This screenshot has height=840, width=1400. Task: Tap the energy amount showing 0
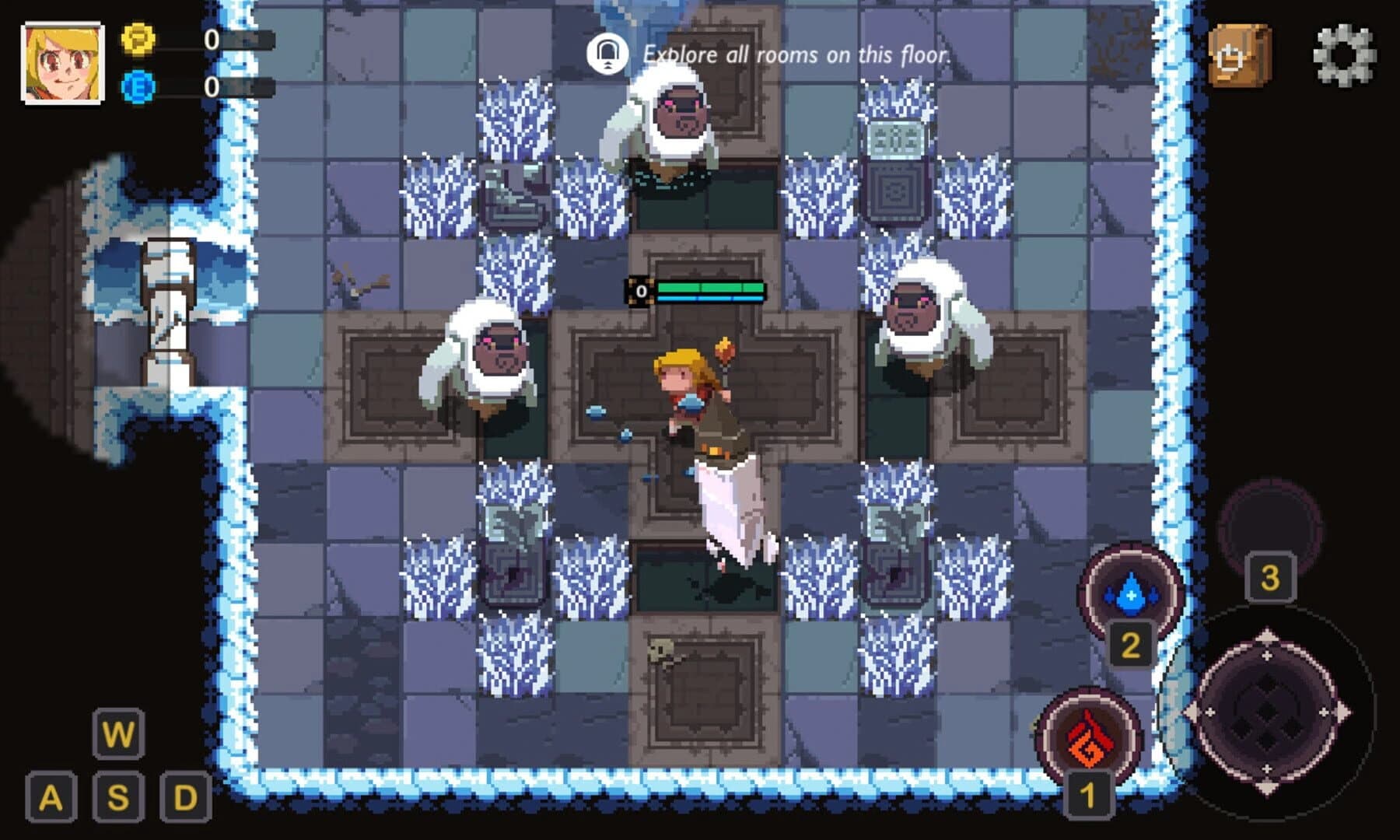208,87
